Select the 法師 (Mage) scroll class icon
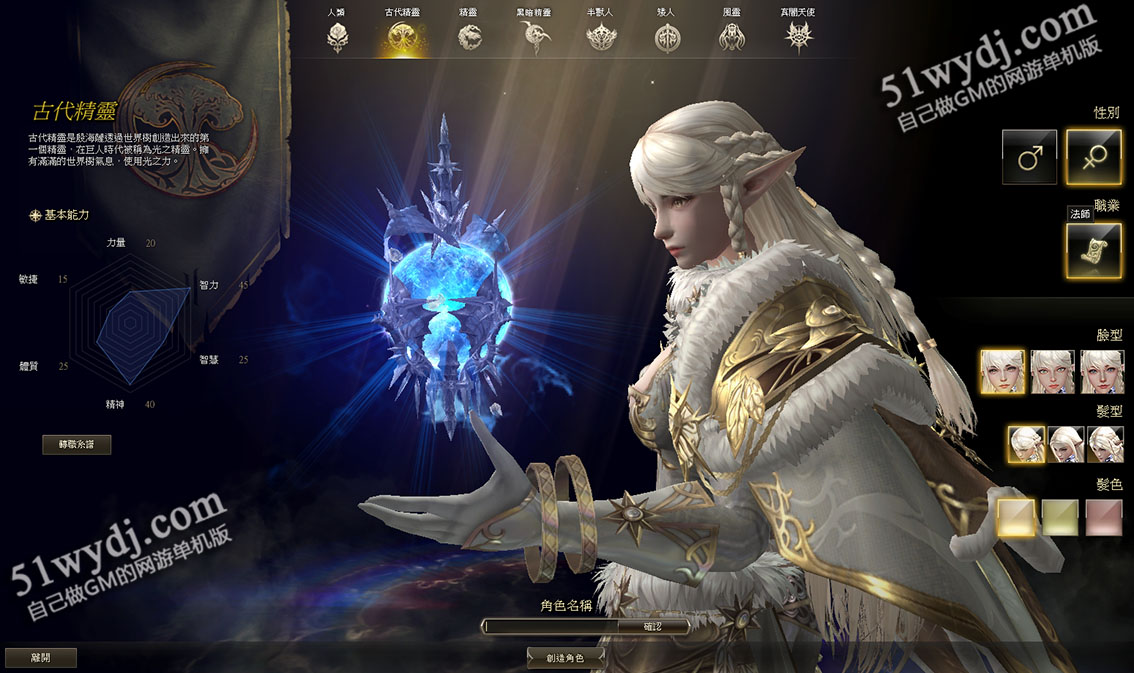Screen dimensions: 1134x673 1093,250
